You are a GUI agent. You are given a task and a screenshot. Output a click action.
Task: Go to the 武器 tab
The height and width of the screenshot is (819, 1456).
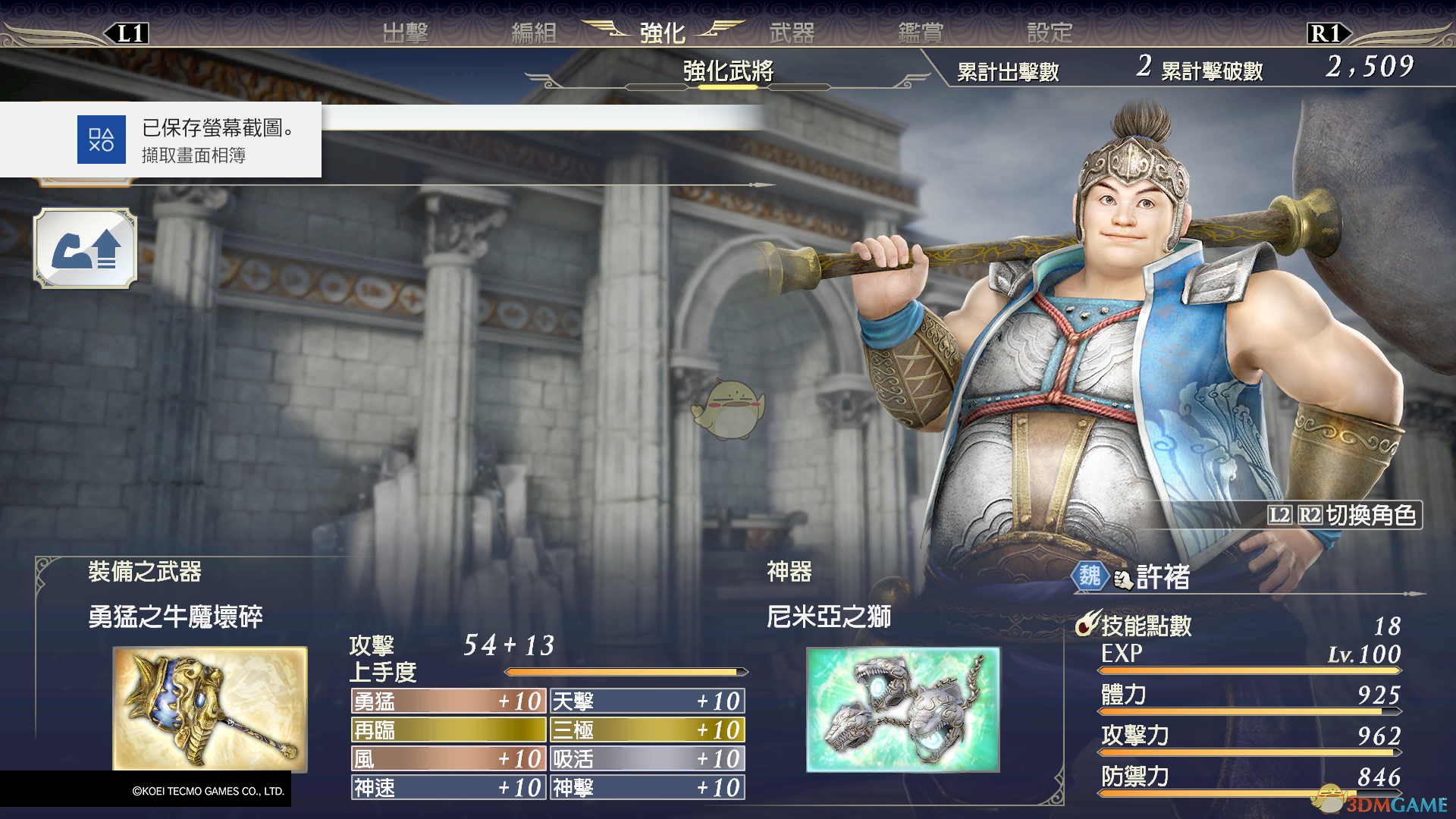[792, 33]
